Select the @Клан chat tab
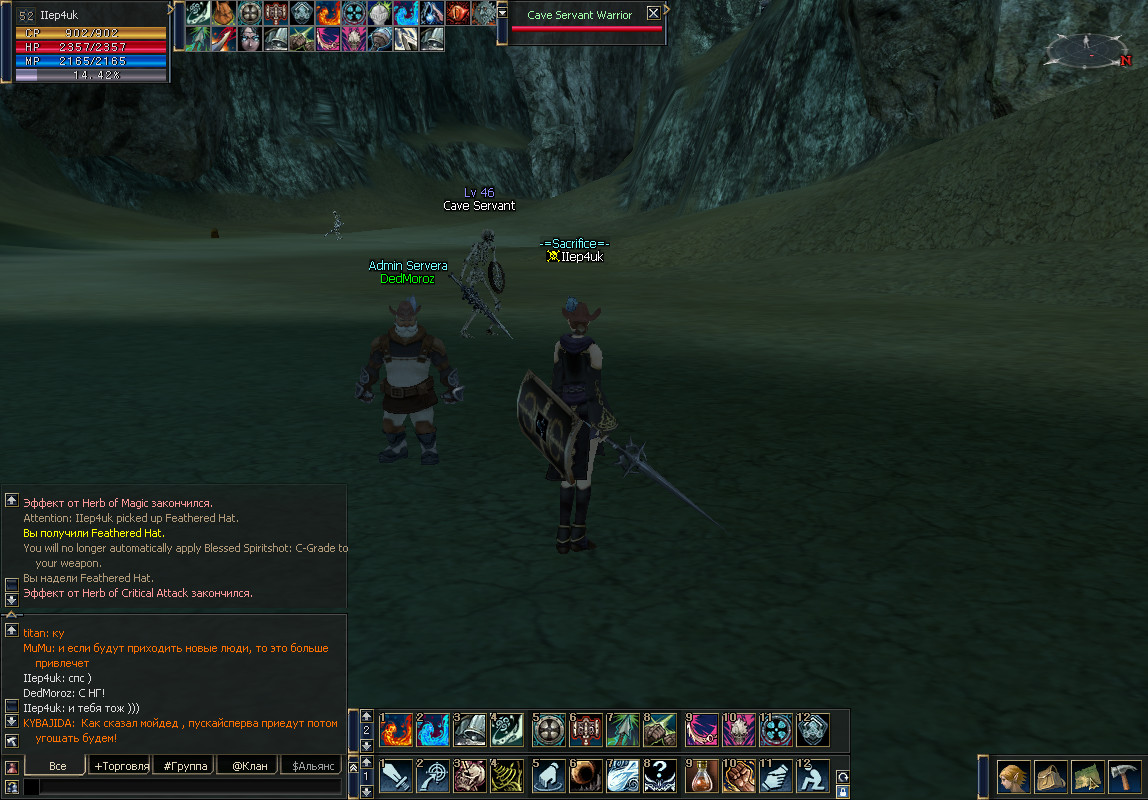This screenshot has width=1148, height=800. pyautogui.click(x=247, y=766)
